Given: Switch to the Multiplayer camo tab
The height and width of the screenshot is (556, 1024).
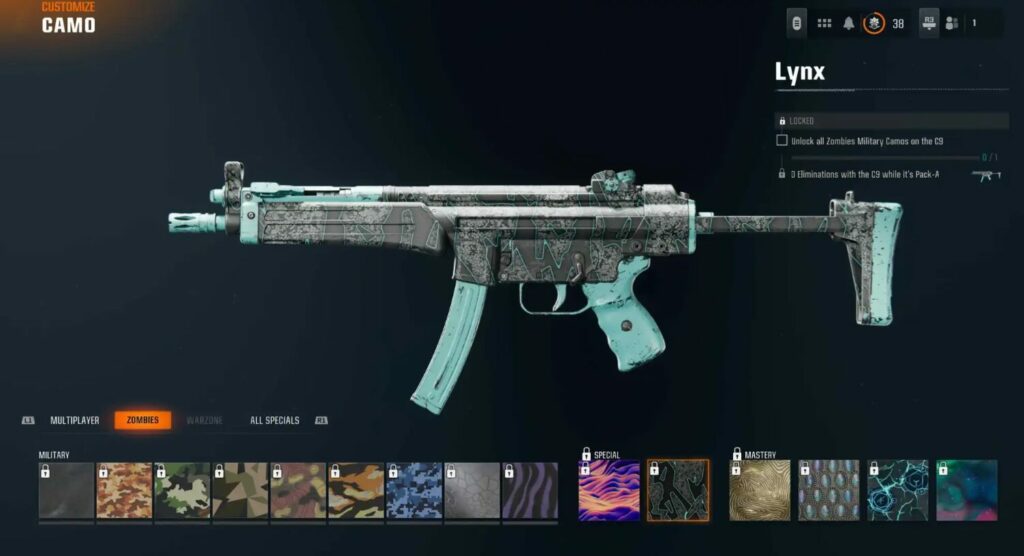Looking at the screenshot, I should pos(75,421).
